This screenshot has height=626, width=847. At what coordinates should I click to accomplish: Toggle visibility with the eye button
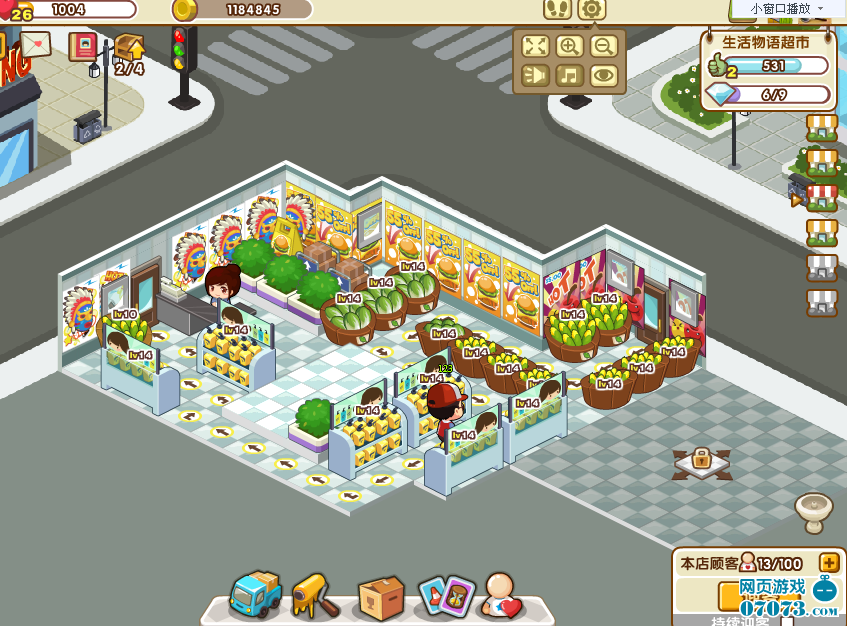click(602, 75)
